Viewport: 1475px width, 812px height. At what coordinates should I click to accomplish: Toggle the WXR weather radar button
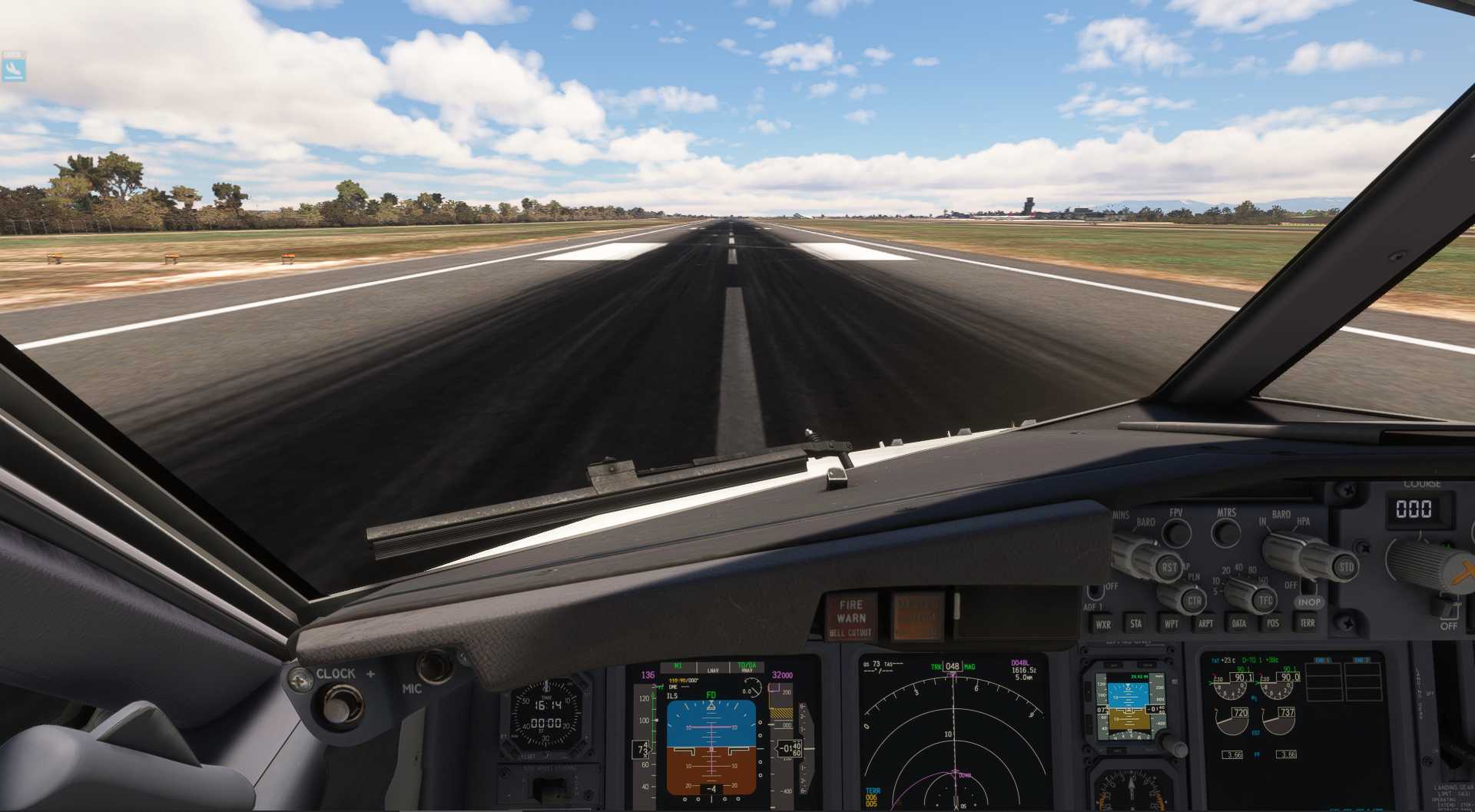[1103, 624]
